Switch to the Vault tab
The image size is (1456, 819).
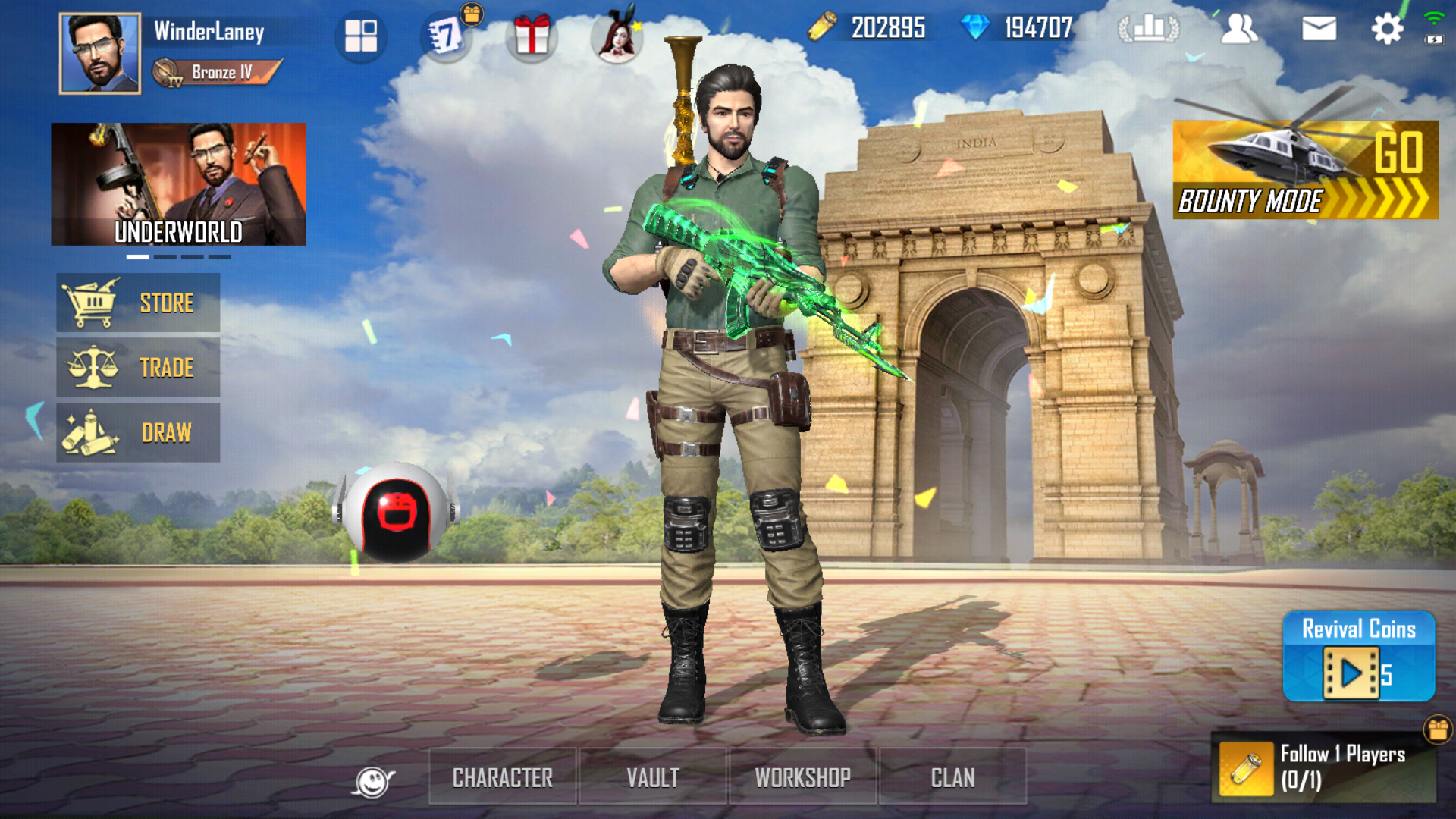[654, 777]
